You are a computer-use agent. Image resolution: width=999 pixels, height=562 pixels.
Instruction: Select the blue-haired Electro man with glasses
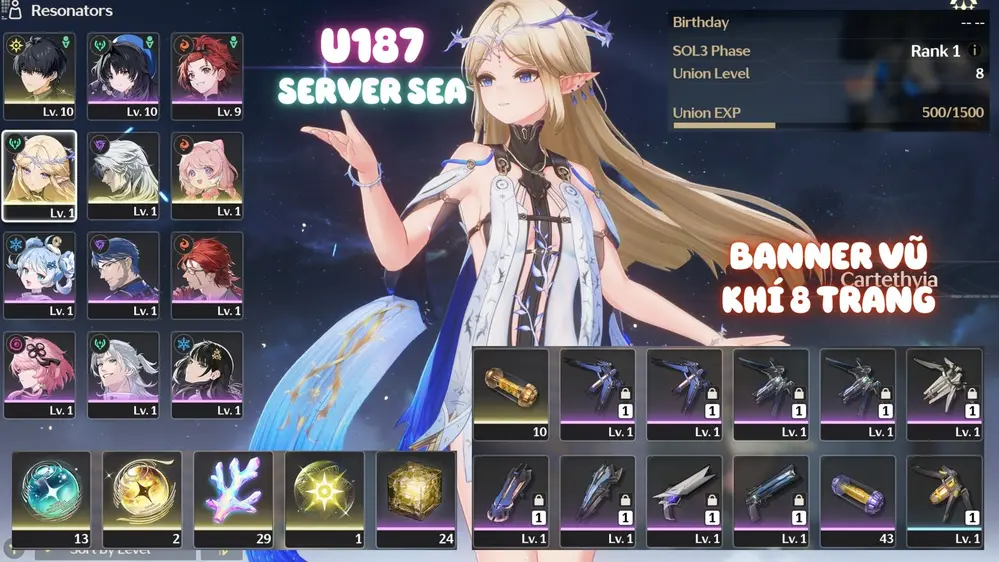pyautogui.click(x=123, y=275)
